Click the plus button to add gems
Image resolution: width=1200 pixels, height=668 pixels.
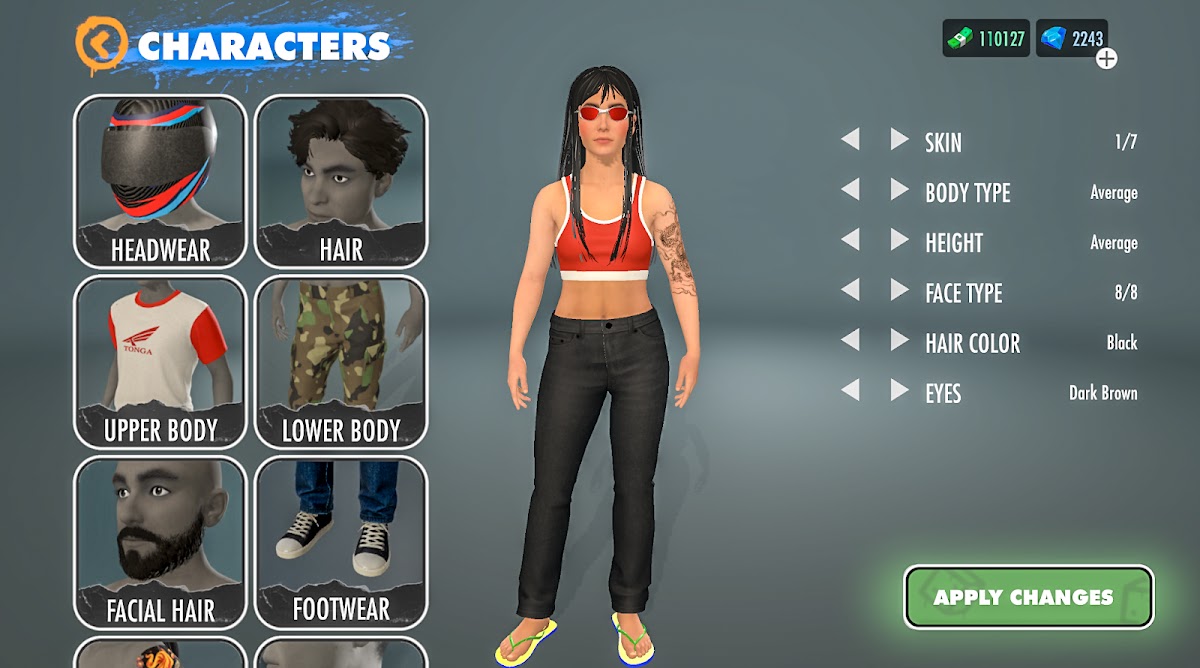(1106, 59)
